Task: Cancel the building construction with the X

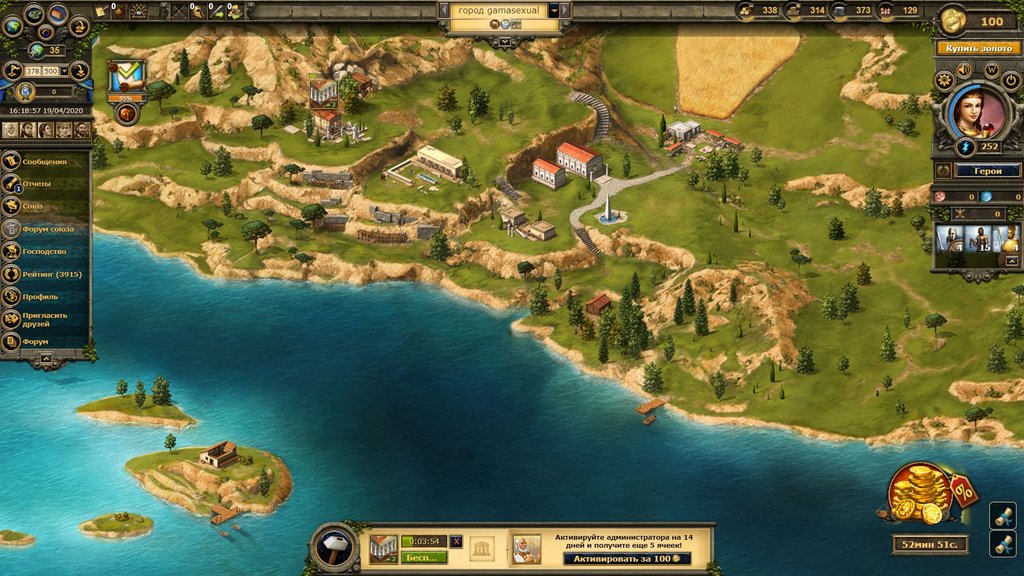Action: pos(457,541)
